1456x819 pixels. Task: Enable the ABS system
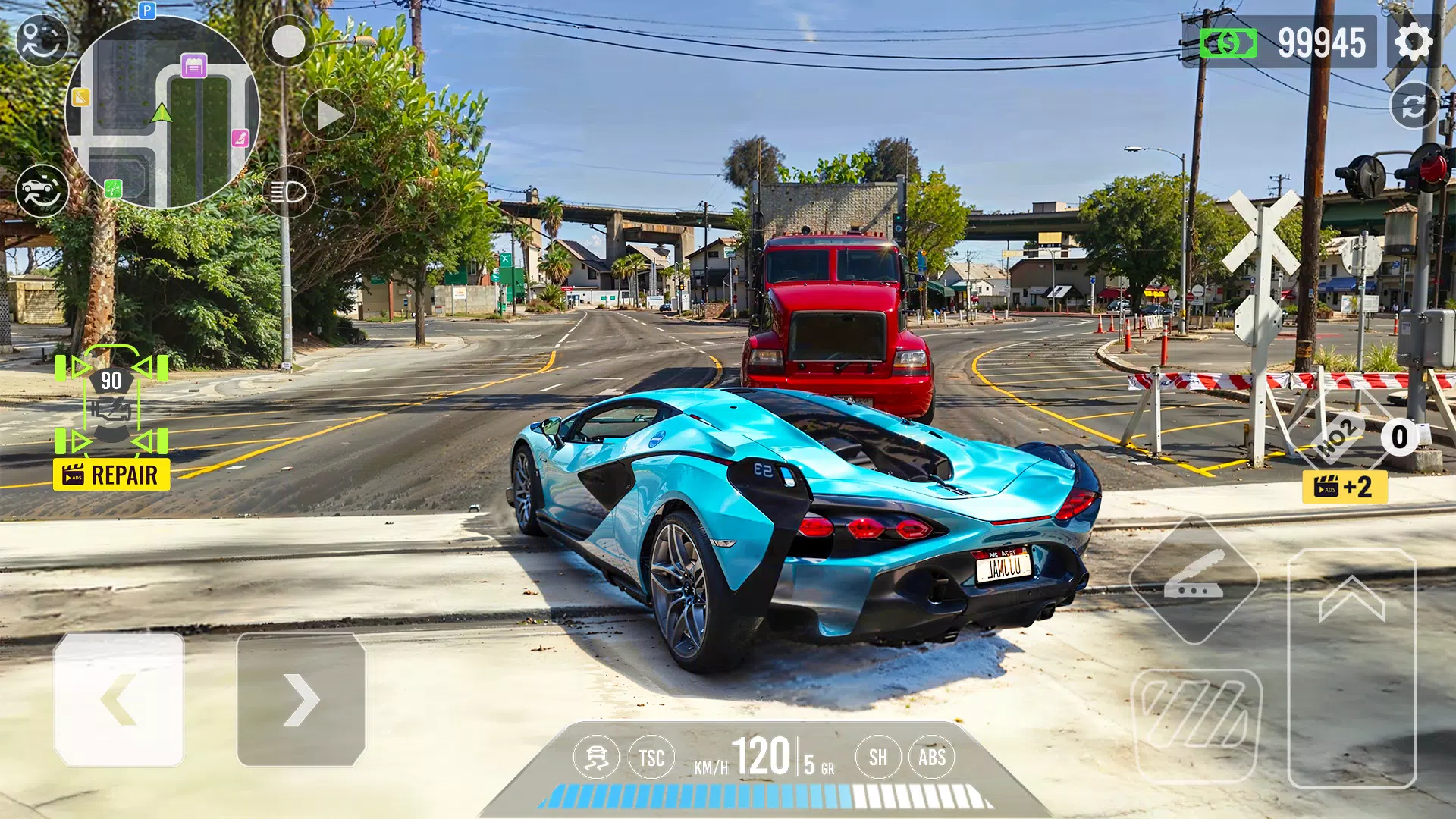[934, 757]
